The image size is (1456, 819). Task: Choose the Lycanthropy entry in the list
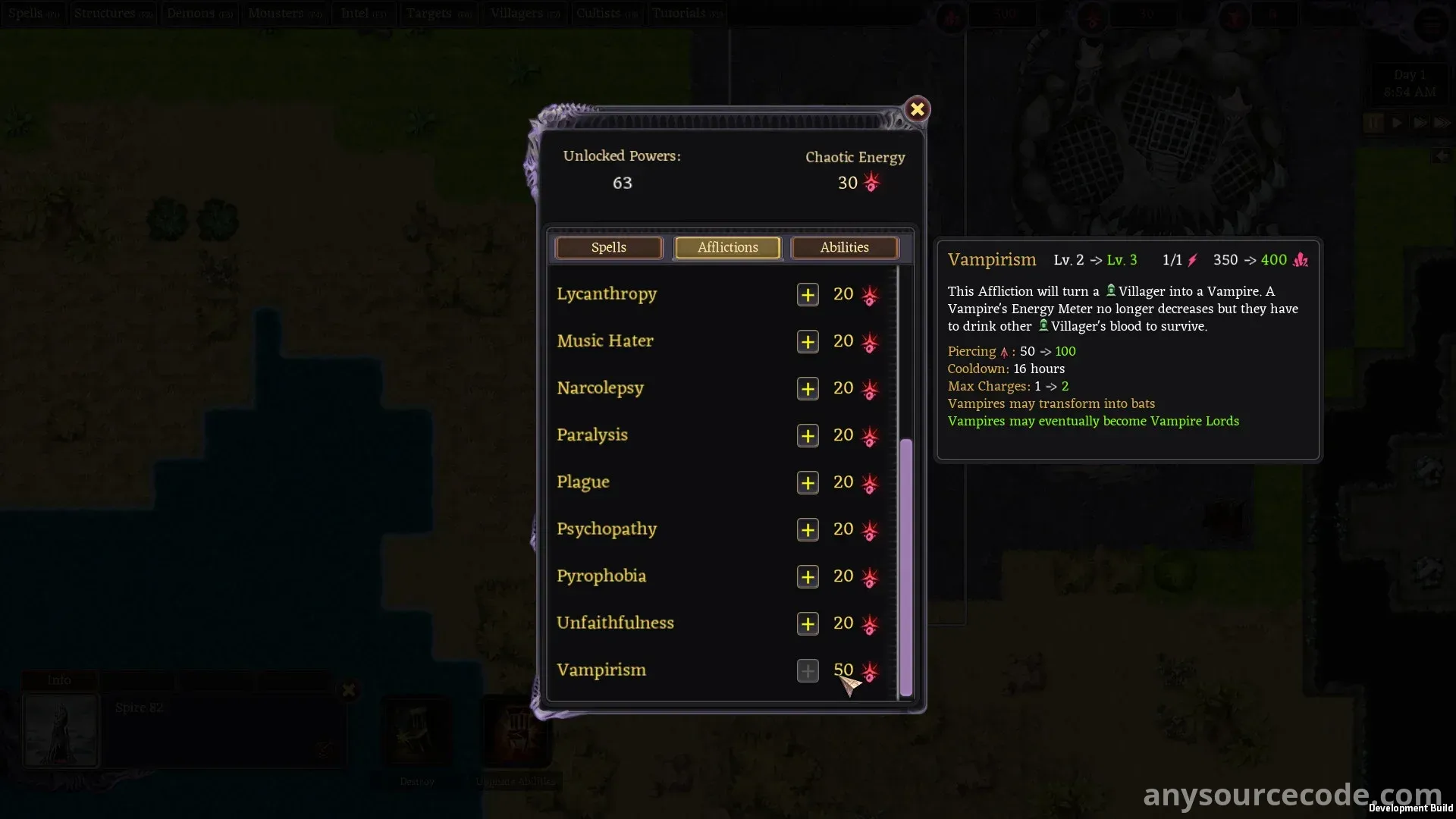point(607,294)
